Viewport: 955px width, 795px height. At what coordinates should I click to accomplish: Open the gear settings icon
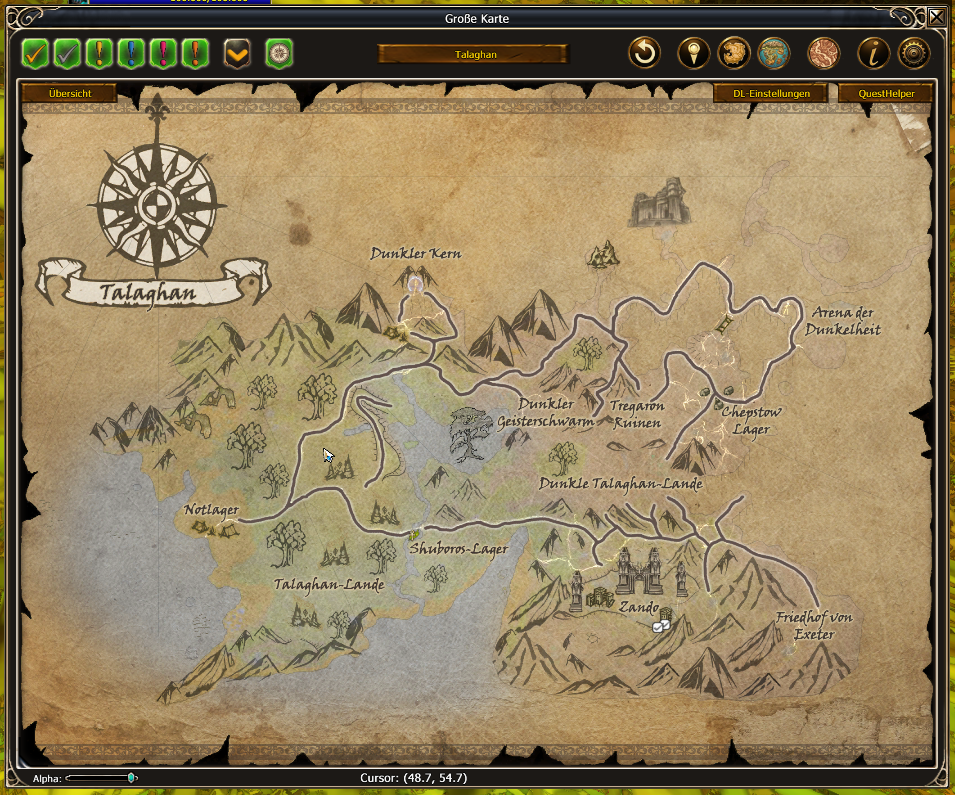pos(914,53)
